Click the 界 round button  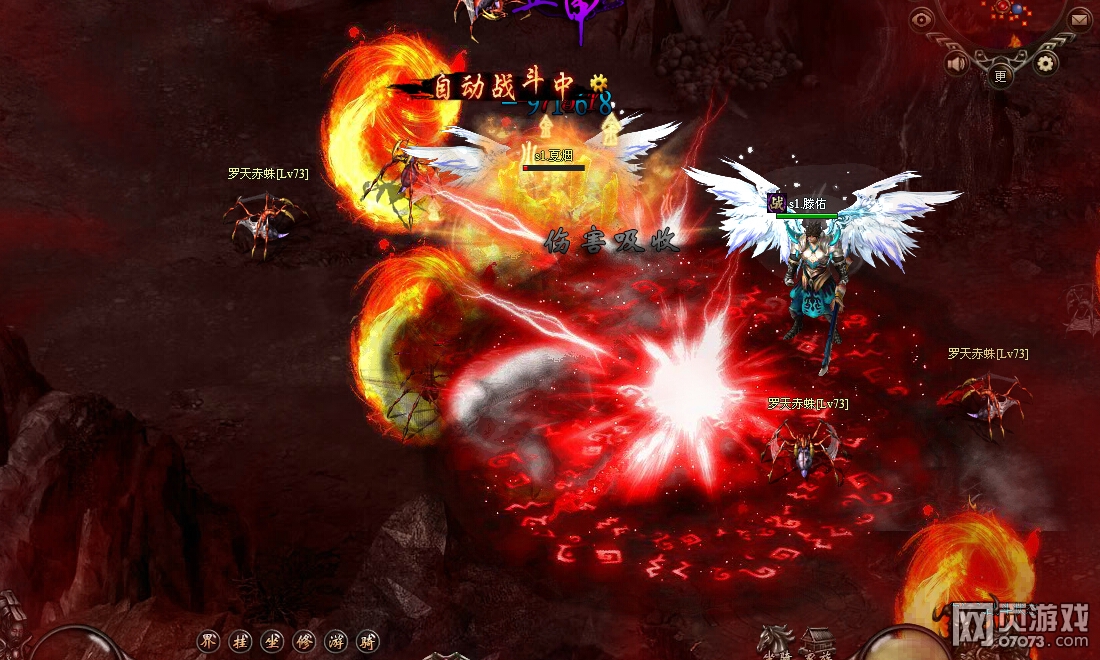point(209,641)
